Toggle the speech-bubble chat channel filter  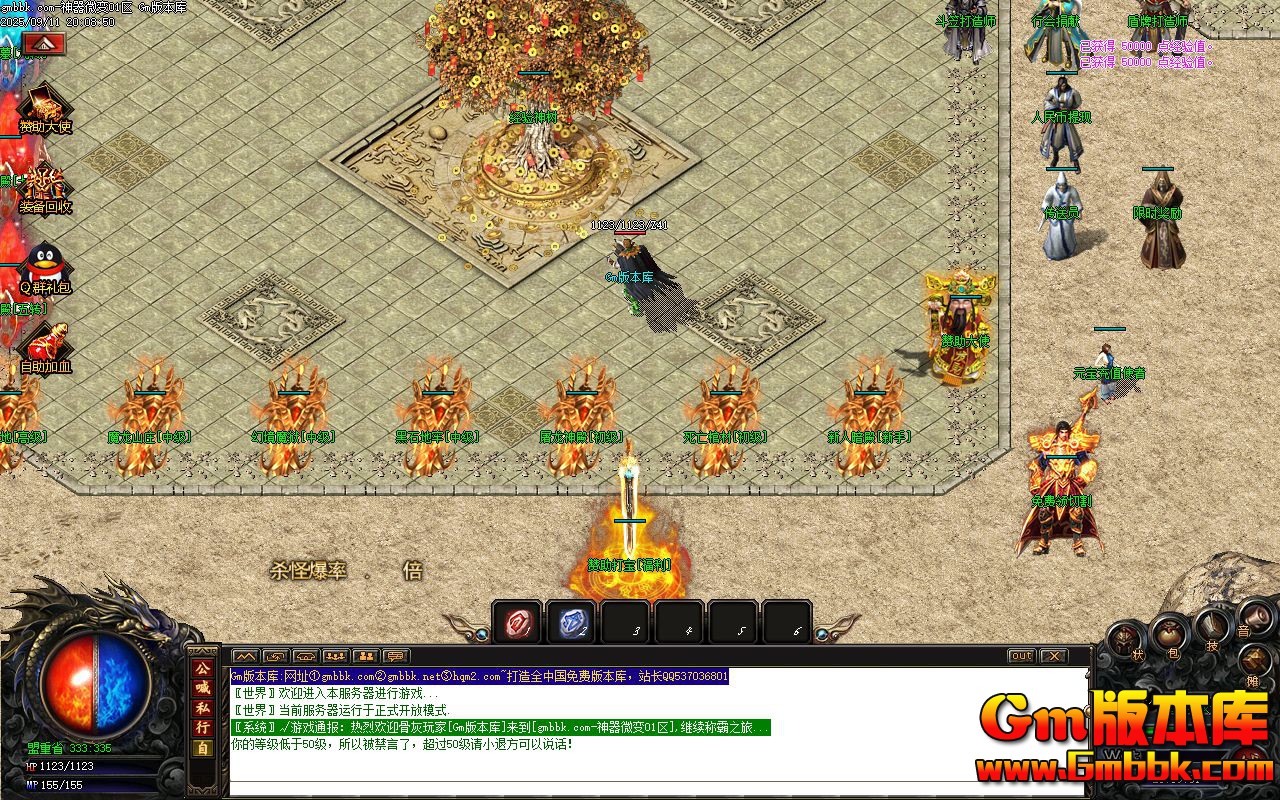396,656
